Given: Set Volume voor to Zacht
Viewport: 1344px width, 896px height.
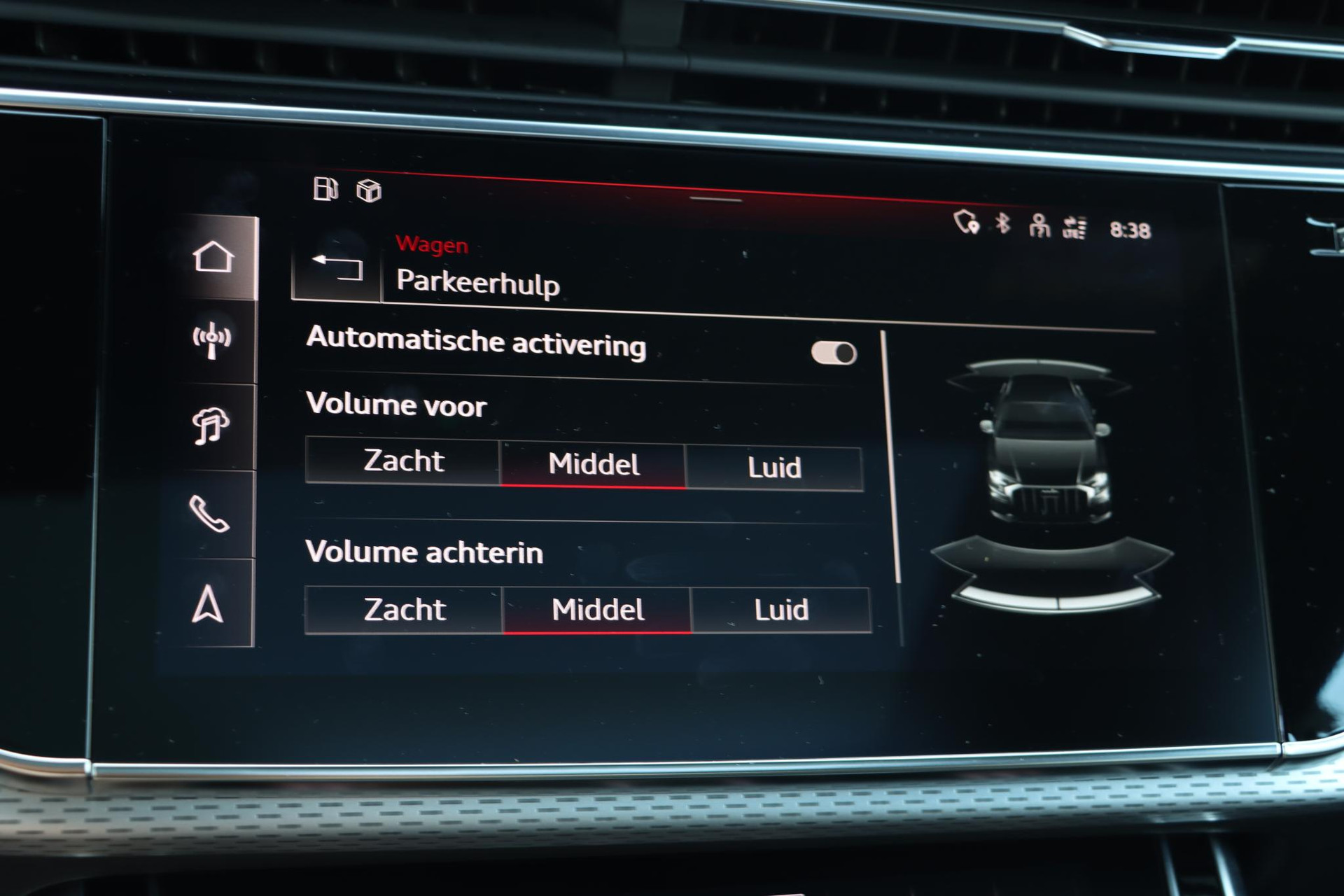Looking at the screenshot, I should pos(403,461).
